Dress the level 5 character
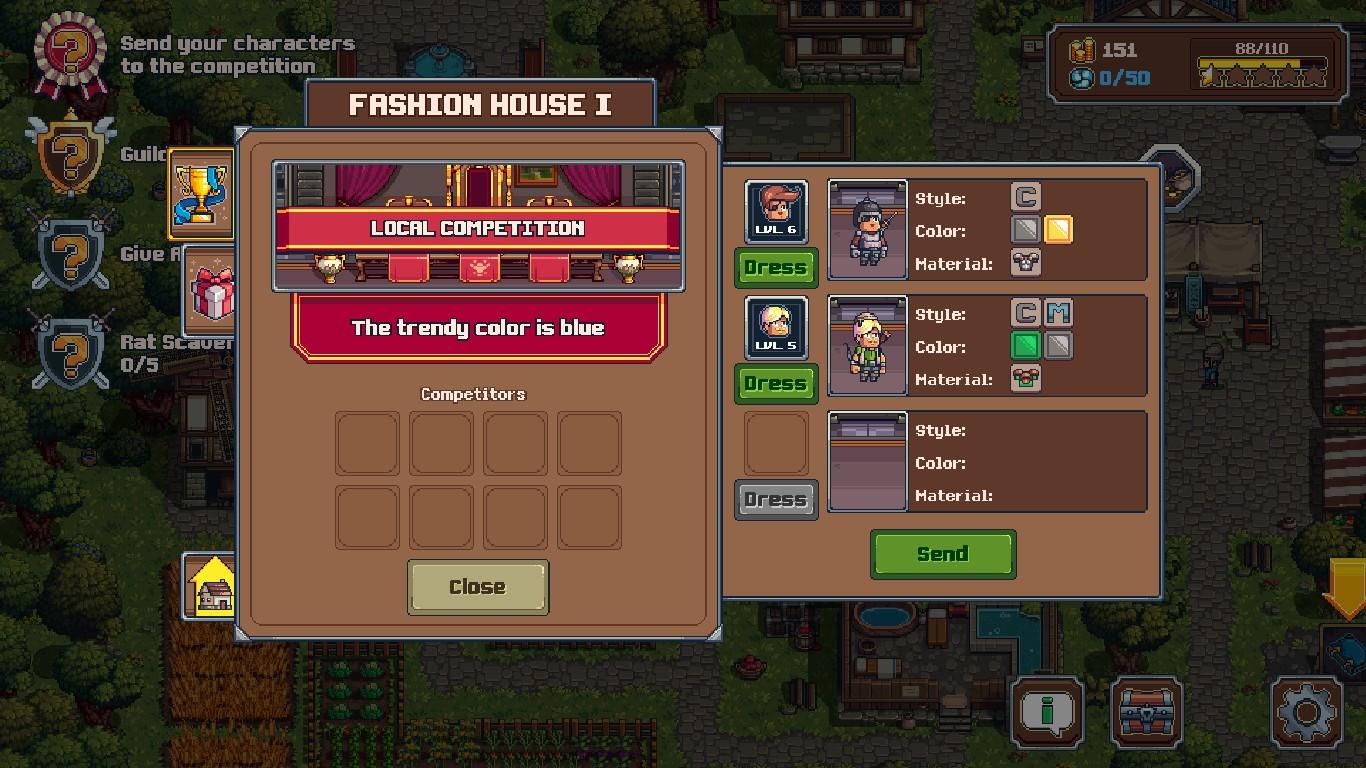1366x768 pixels. click(776, 384)
